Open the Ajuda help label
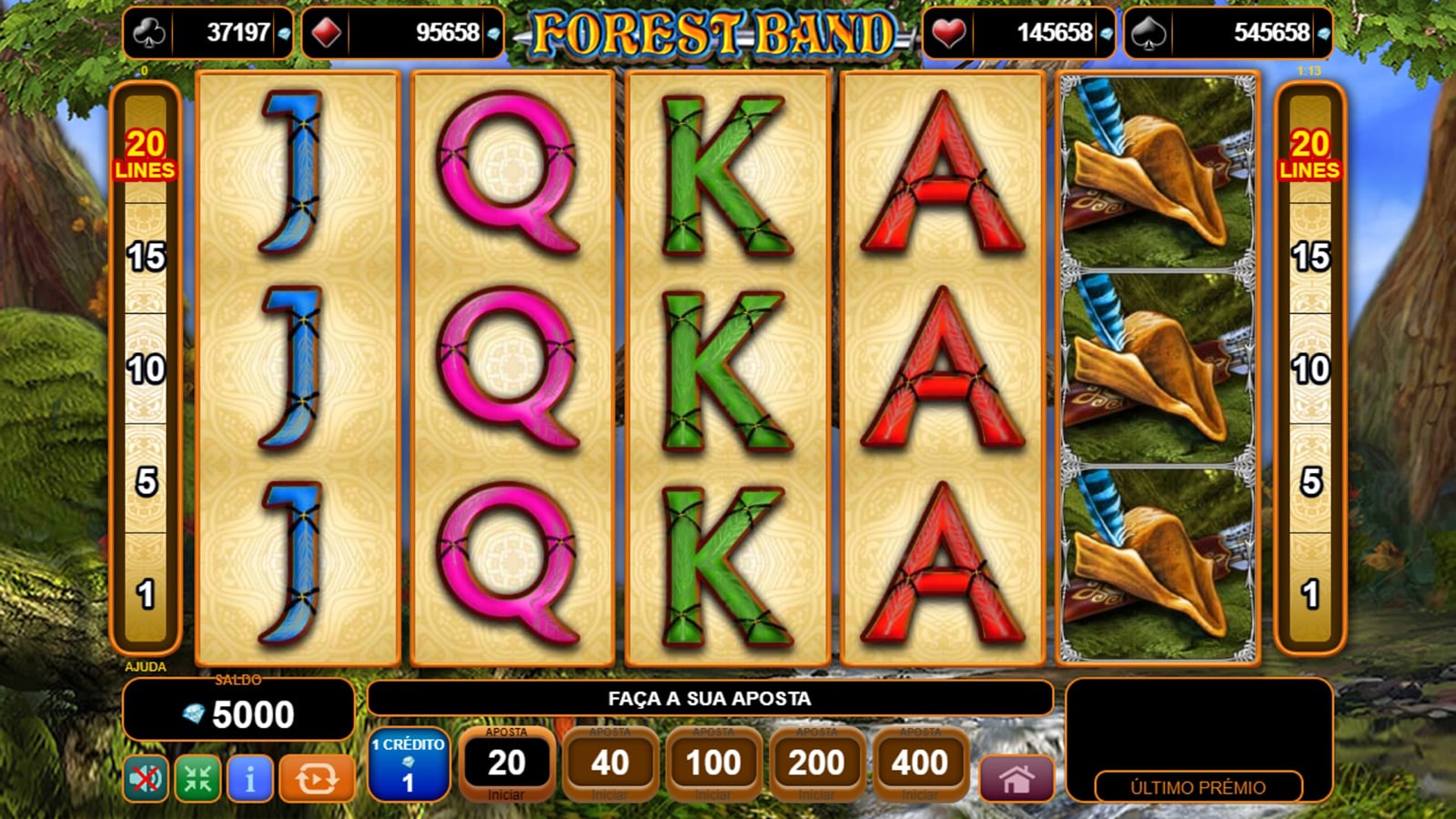The height and width of the screenshot is (819, 1456). (146, 667)
